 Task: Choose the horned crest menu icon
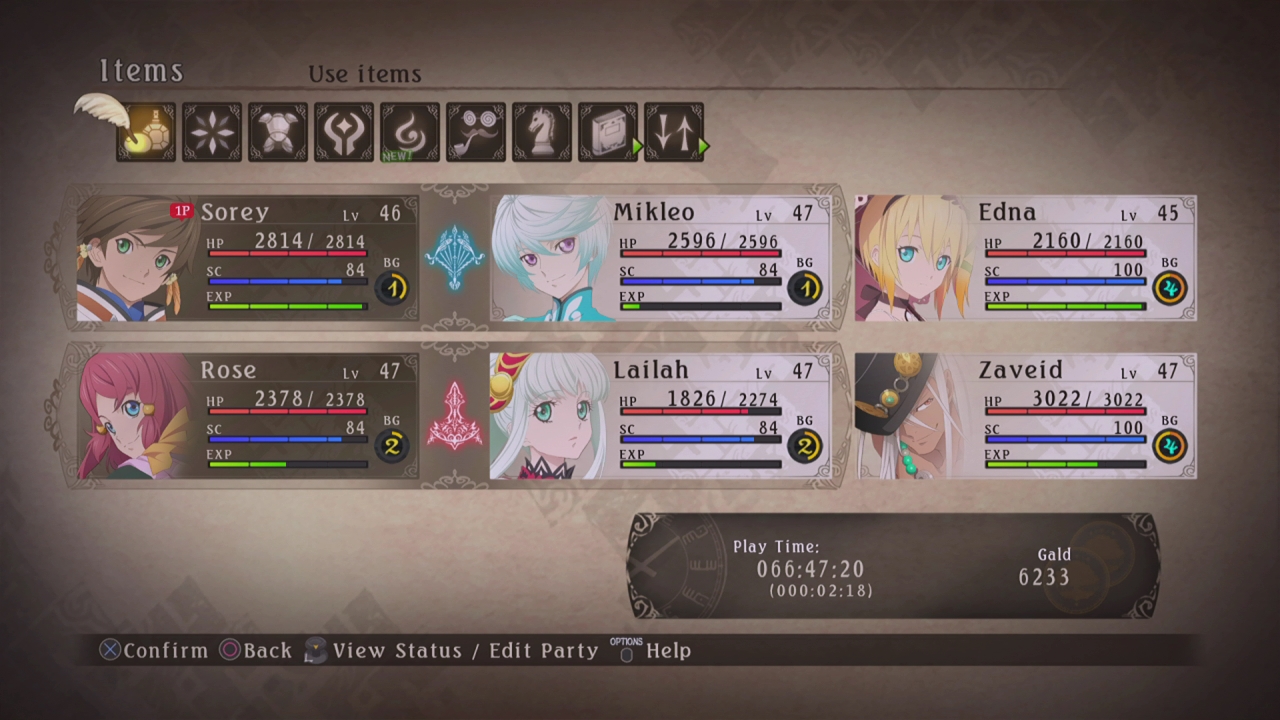[344, 132]
